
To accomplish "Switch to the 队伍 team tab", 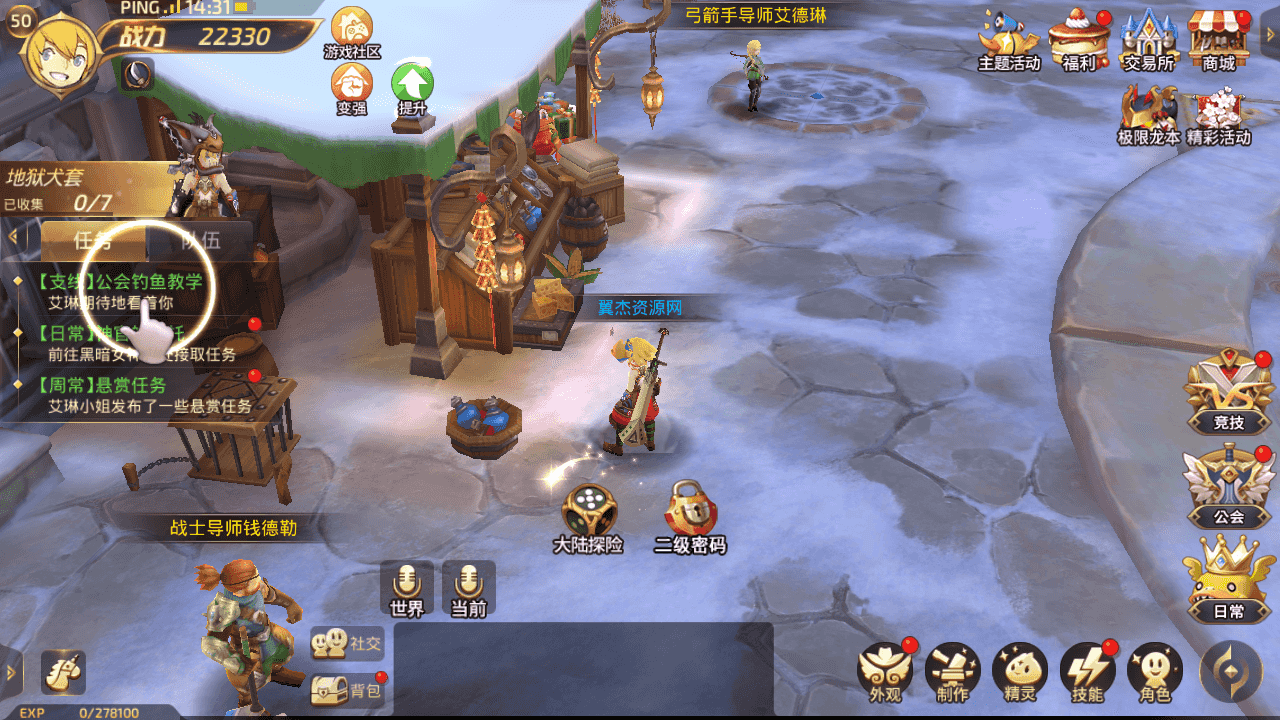I will pyautogui.click(x=200, y=240).
